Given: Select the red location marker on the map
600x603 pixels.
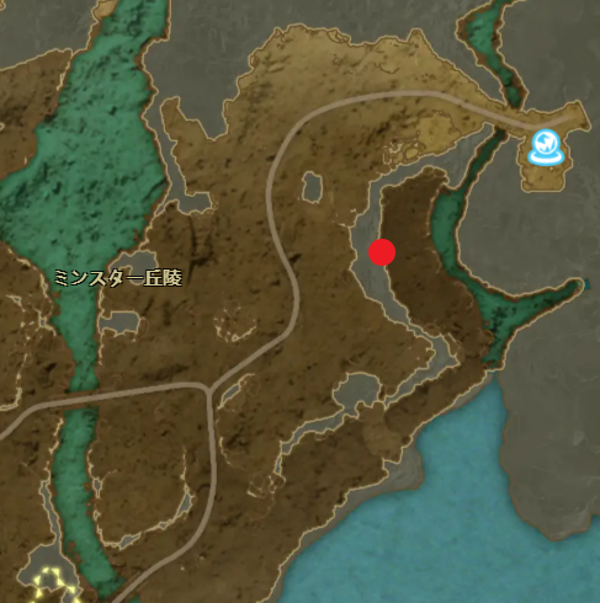Looking at the screenshot, I should pyautogui.click(x=382, y=253).
